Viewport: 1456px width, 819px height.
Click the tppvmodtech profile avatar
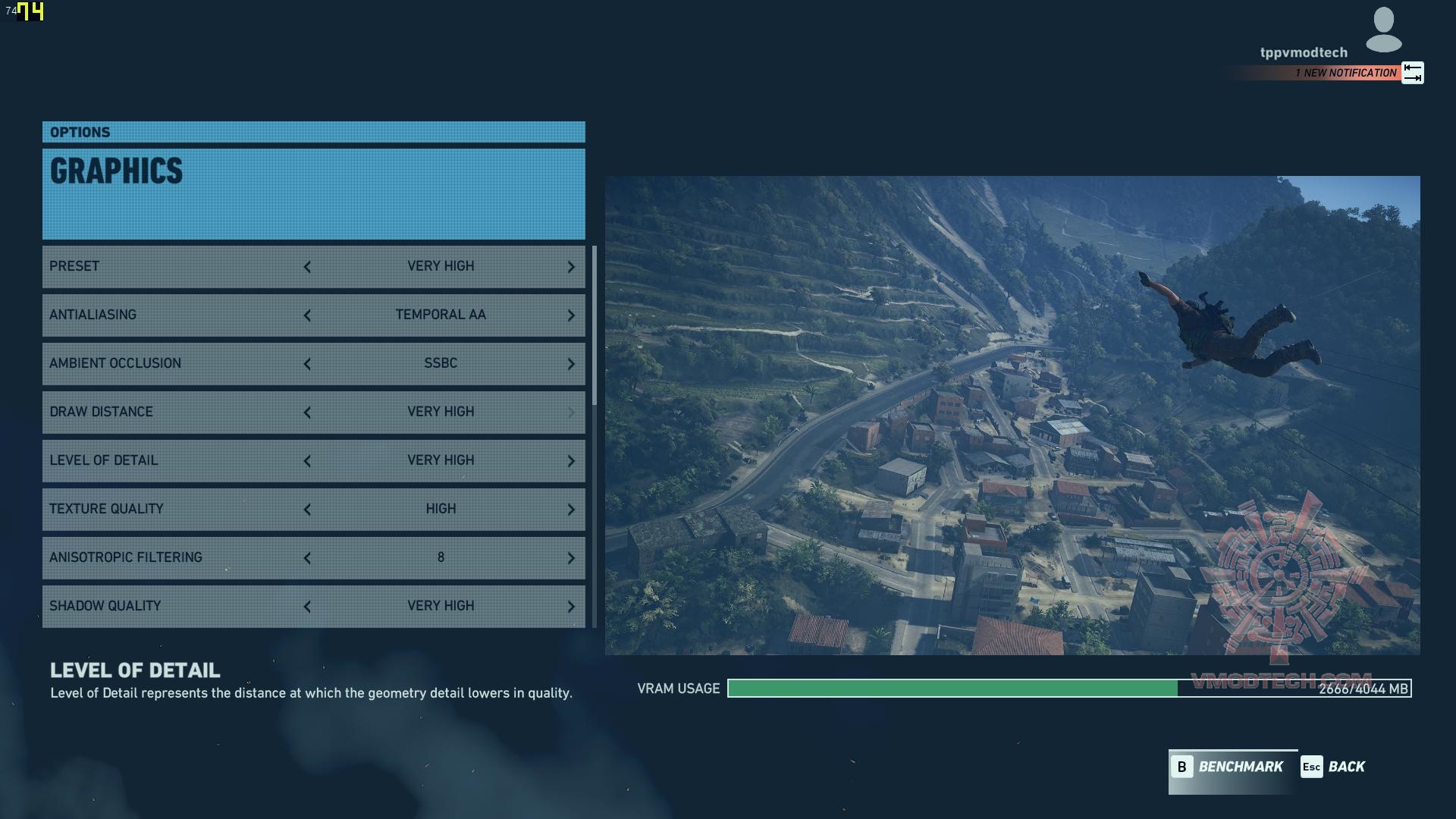point(1383,30)
